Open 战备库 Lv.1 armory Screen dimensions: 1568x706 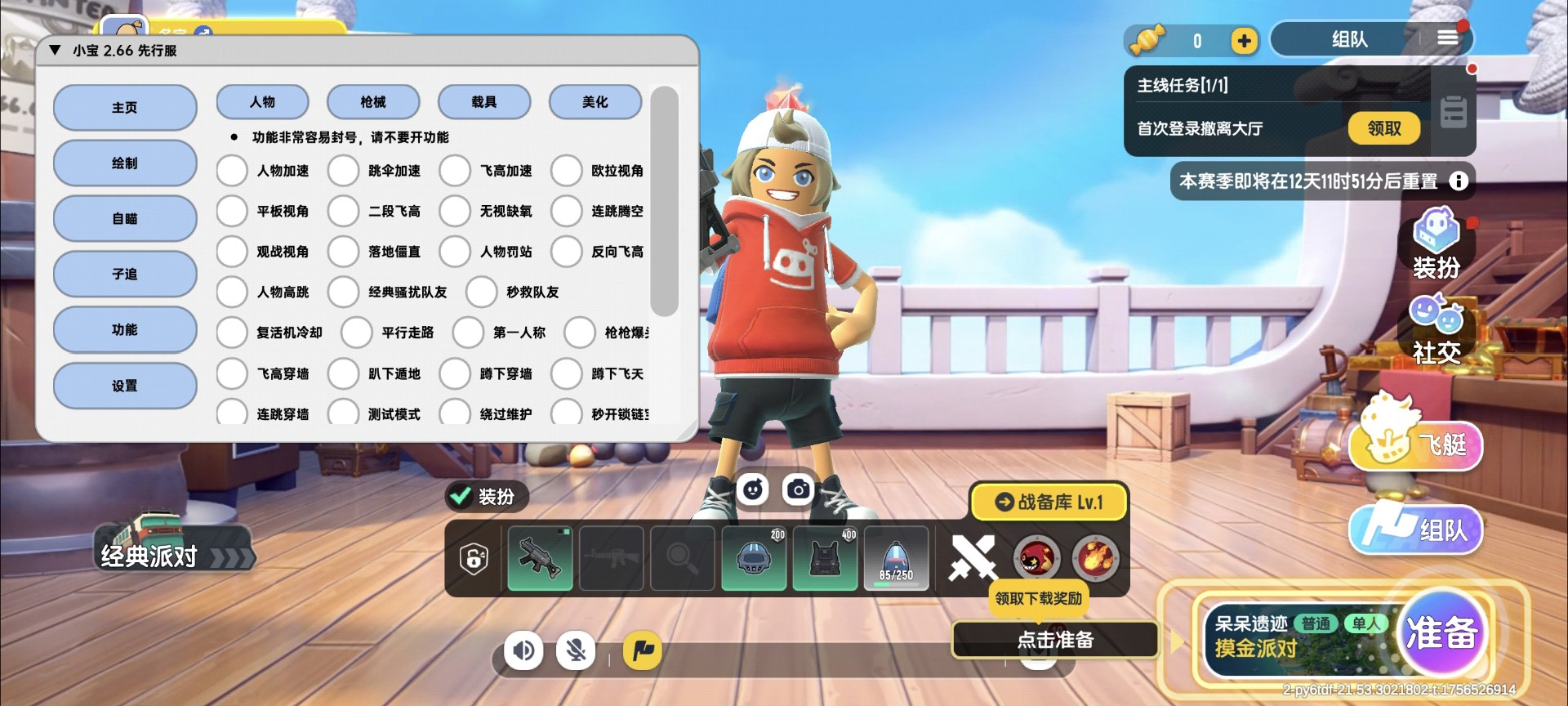click(1049, 502)
